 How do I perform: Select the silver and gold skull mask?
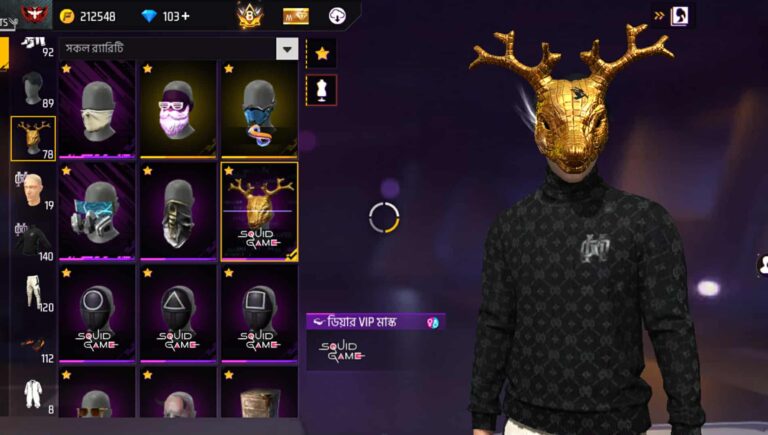click(178, 211)
